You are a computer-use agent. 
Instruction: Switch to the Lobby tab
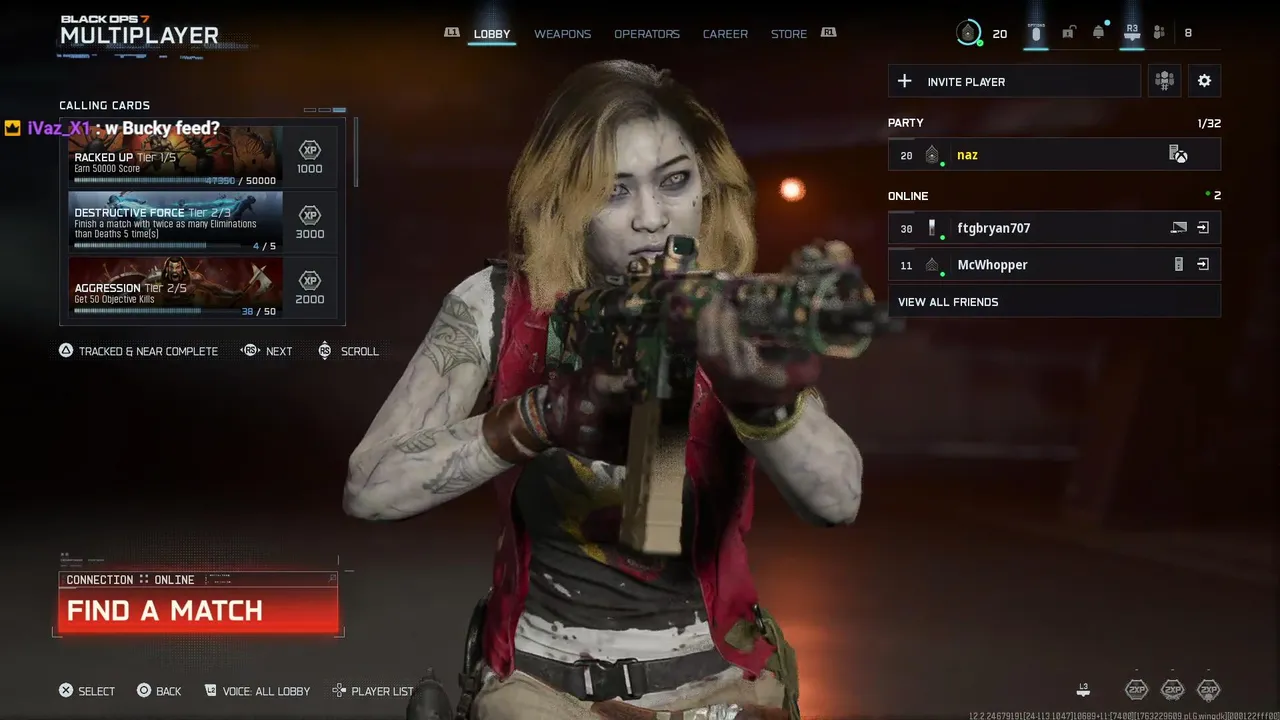tap(492, 34)
